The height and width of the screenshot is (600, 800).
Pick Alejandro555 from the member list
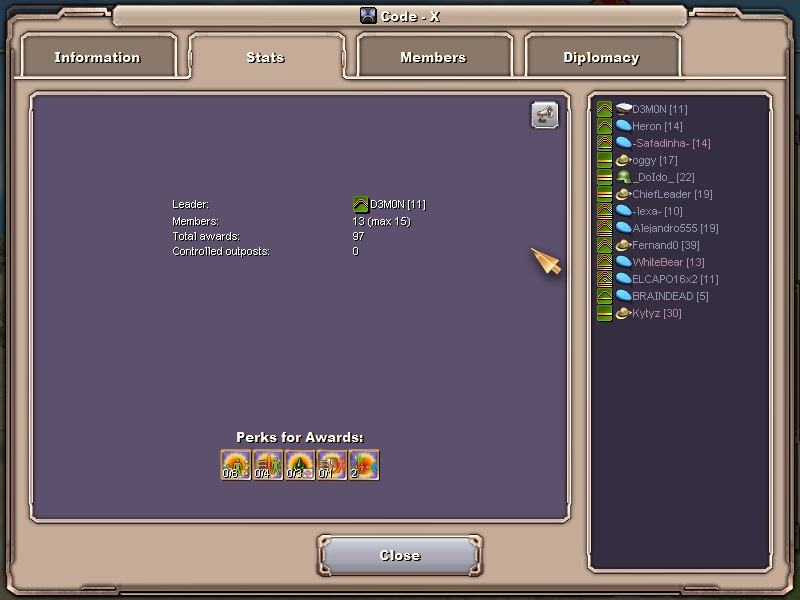(x=674, y=228)
